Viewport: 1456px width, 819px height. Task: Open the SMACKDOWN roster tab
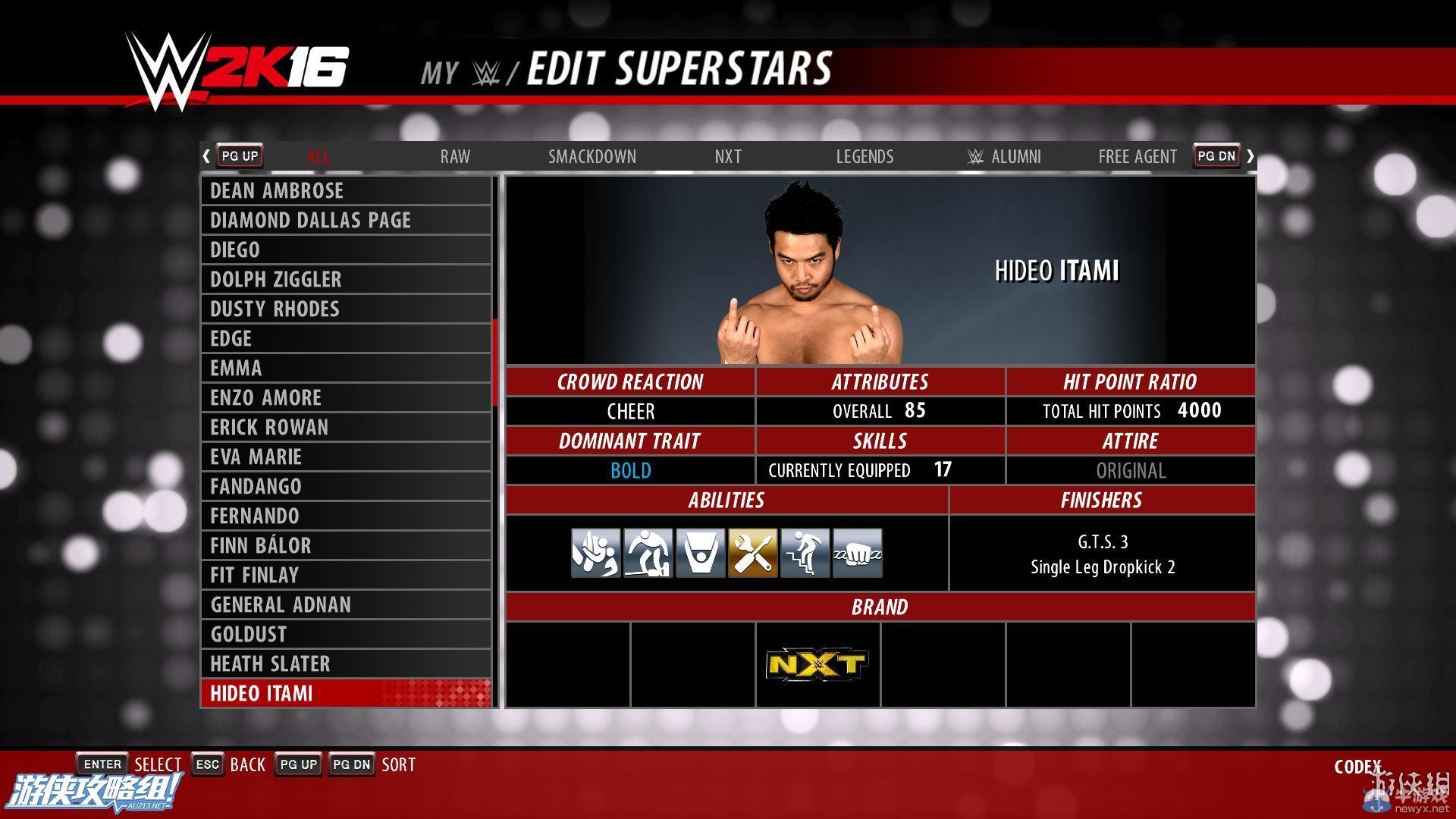pos(592,156)
